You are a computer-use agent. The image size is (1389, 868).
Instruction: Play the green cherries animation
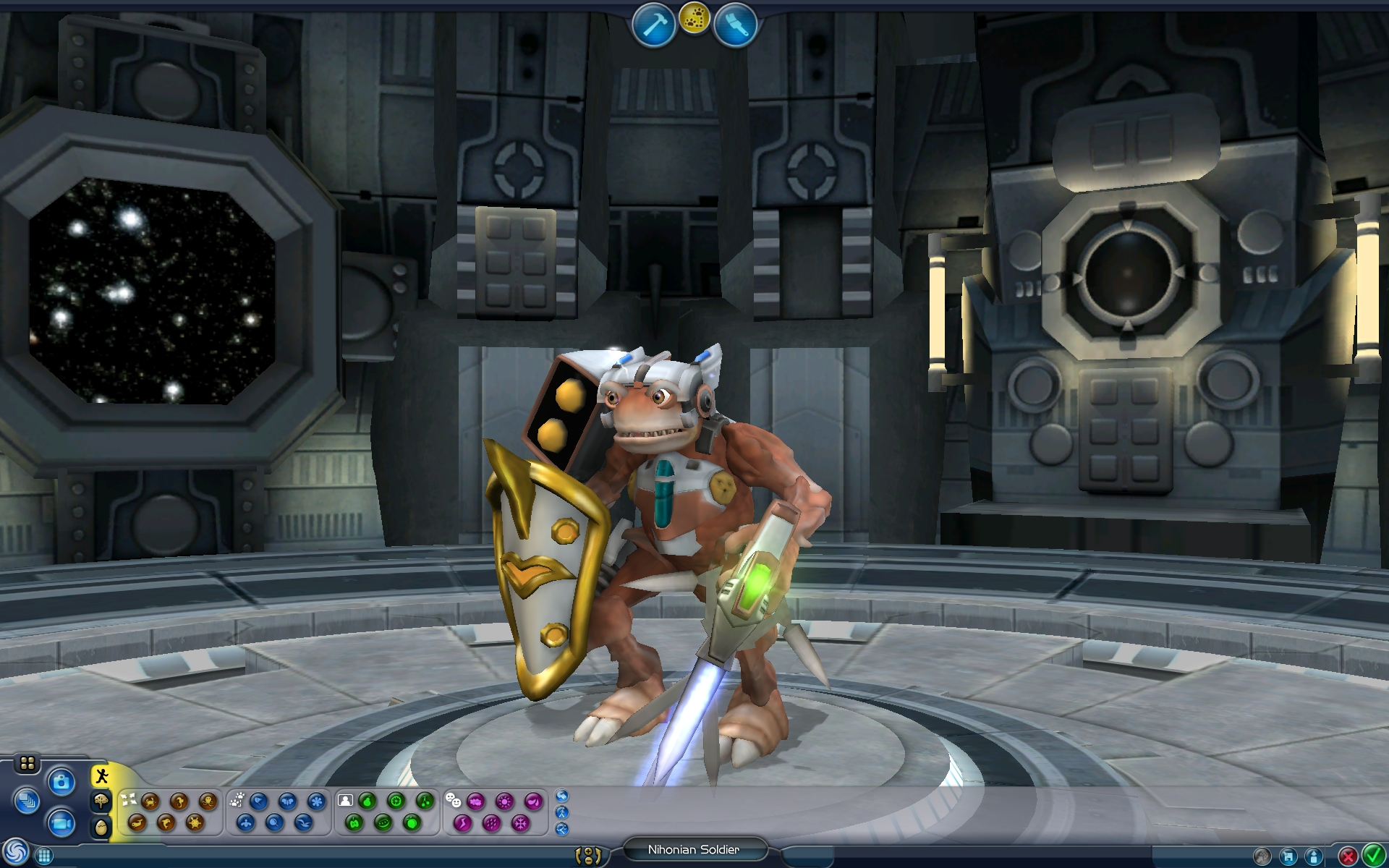(x=425, y=801)
